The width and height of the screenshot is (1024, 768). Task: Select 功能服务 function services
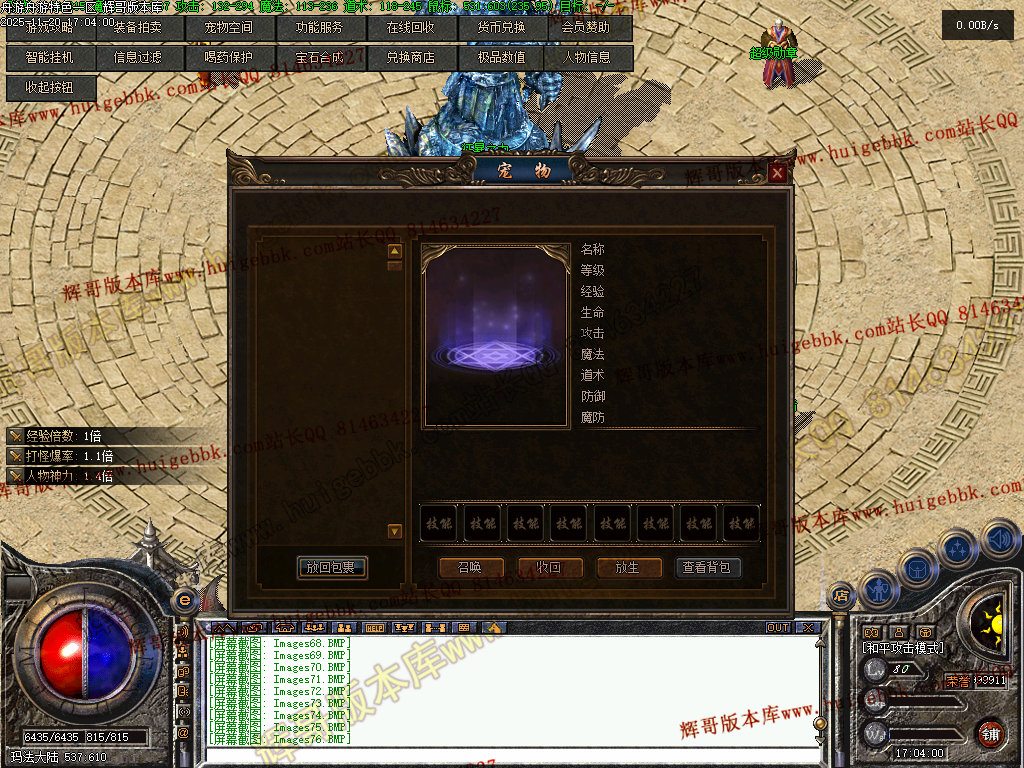coord(319,28)
